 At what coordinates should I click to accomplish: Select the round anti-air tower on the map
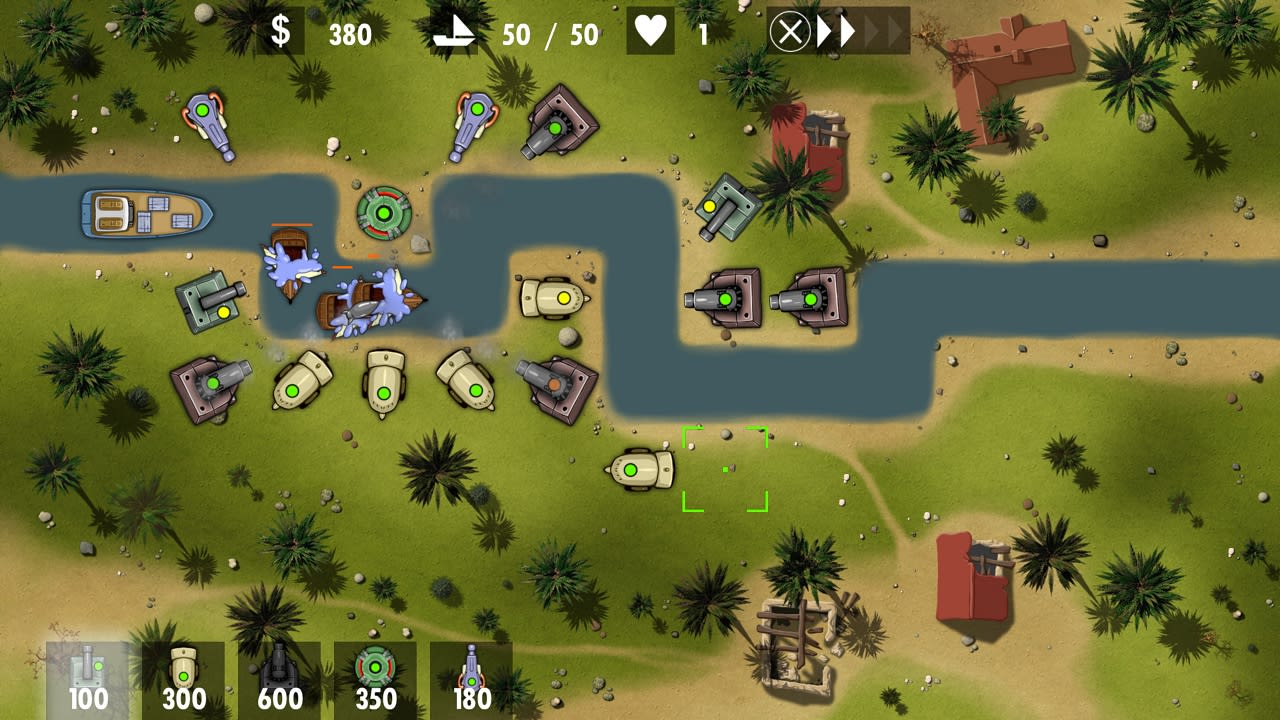click(x=382, y=213)
